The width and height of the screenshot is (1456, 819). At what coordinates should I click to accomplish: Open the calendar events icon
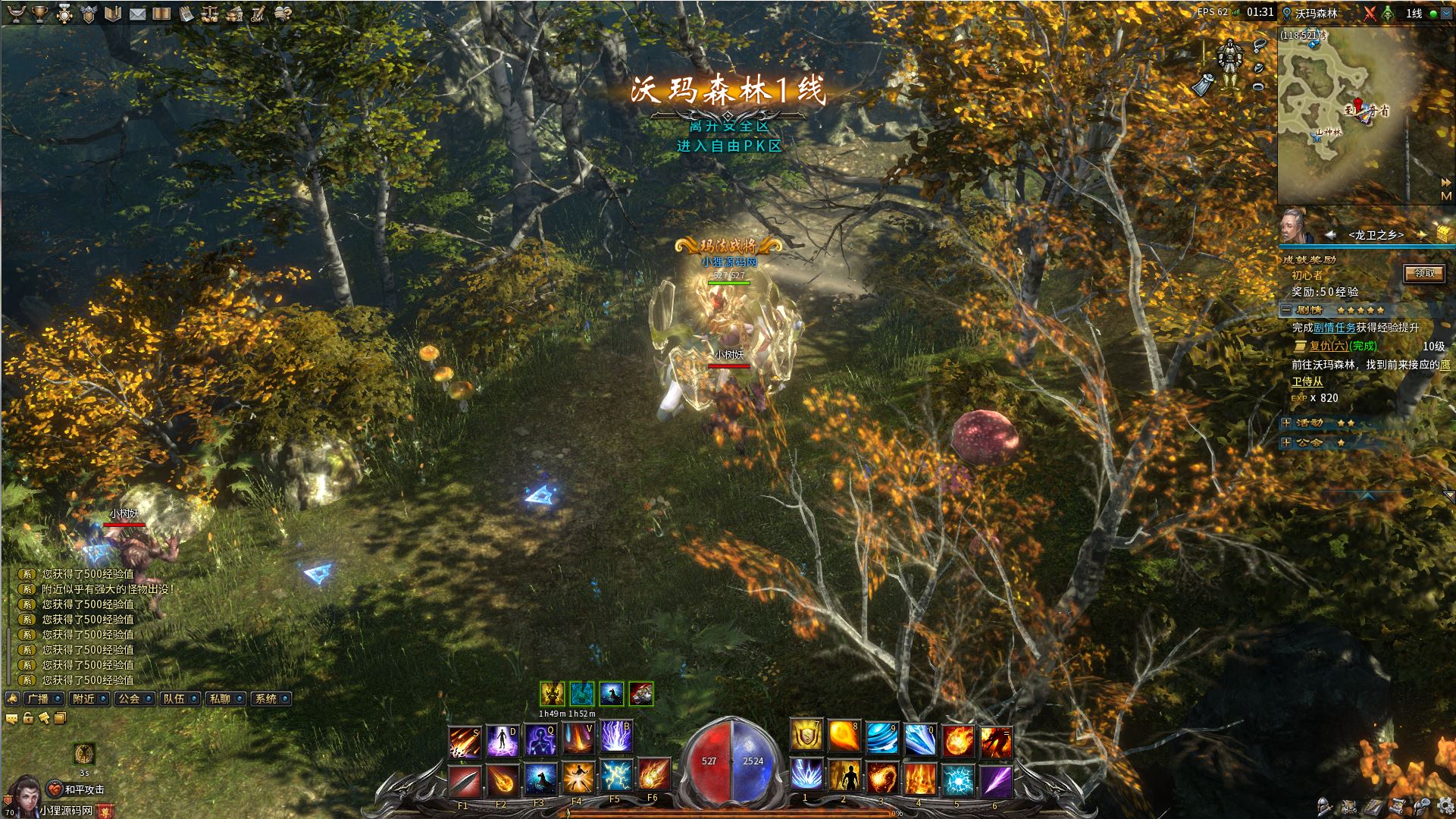(x=186, y=14)
